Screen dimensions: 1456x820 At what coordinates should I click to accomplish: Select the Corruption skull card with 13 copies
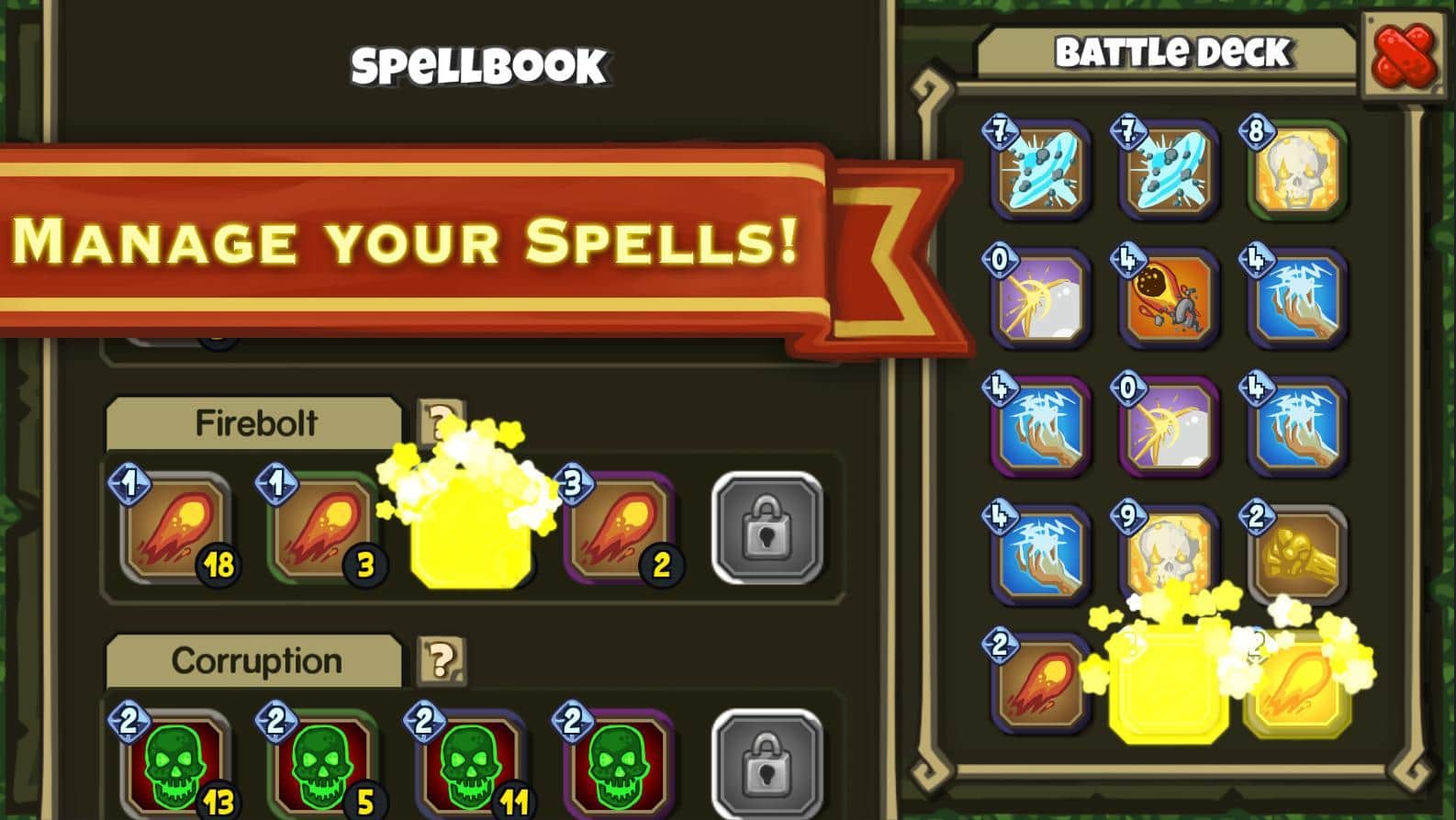coord(176,764)
